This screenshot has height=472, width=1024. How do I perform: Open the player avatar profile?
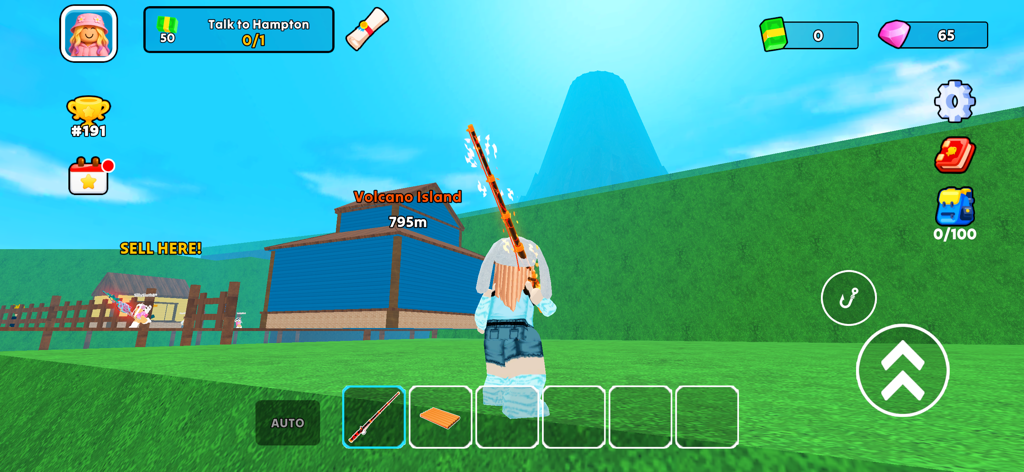click(89, 34)
